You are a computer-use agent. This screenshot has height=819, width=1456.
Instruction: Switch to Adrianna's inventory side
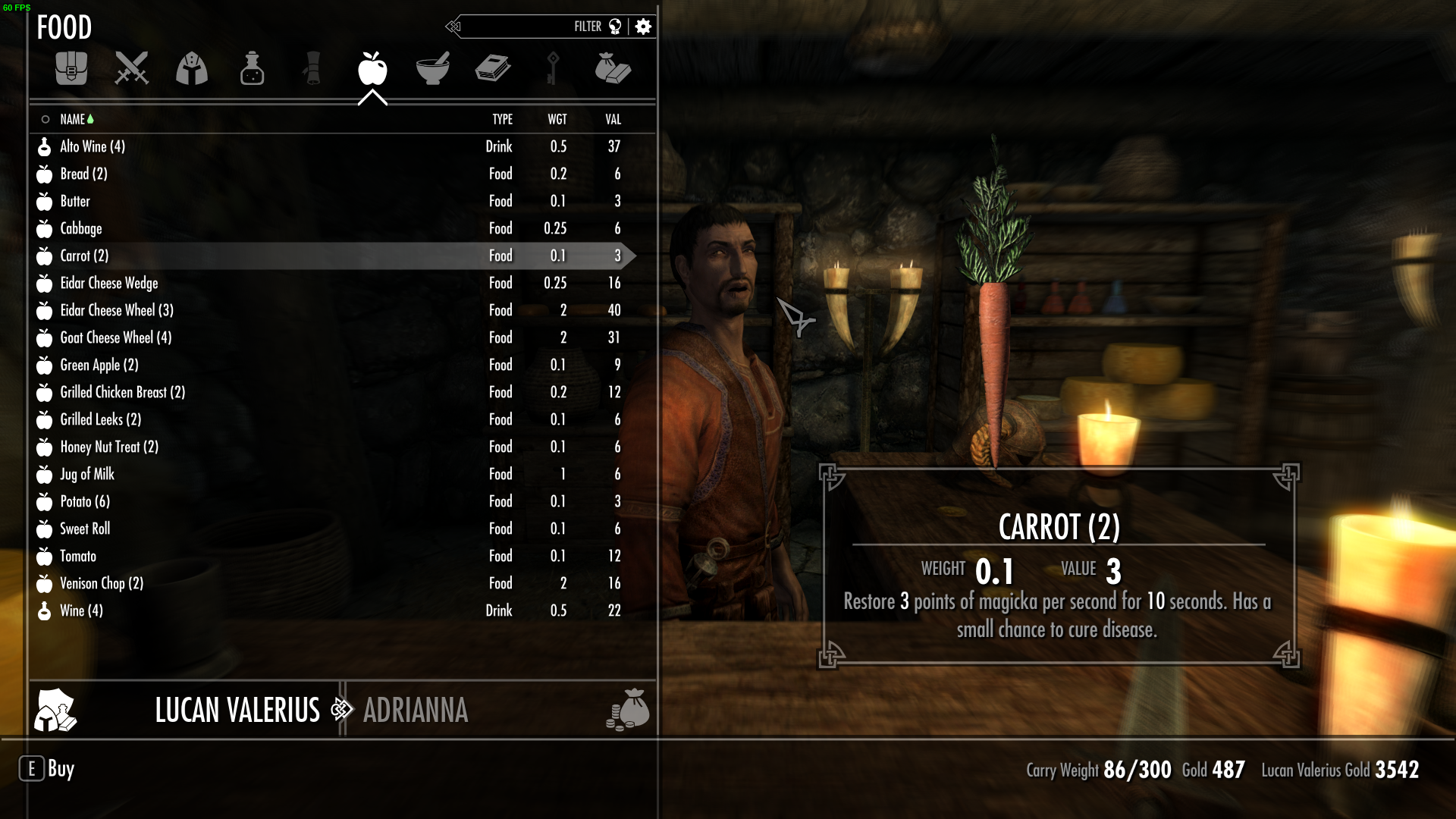[416, 711]
